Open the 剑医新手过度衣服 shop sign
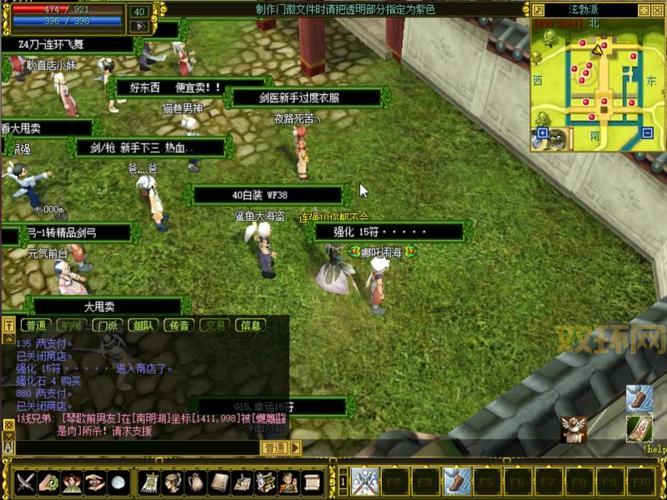 click(306, 98)
